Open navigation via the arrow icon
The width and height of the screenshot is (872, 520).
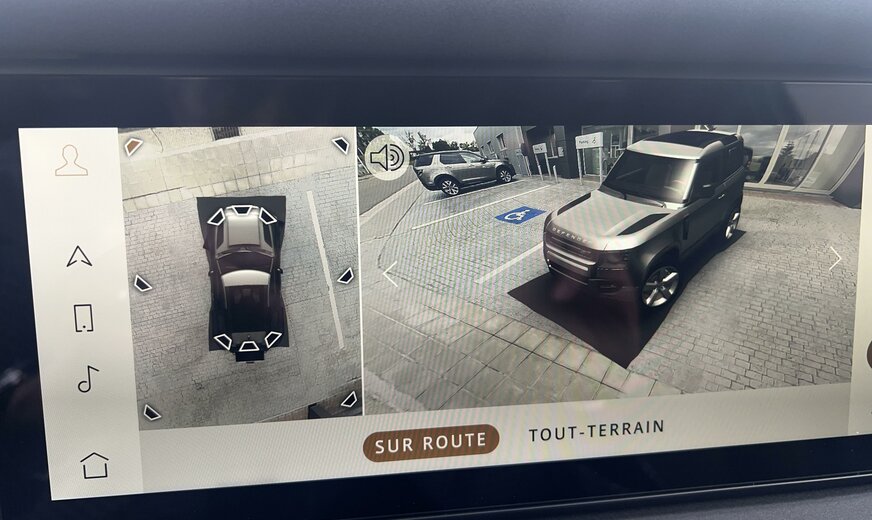pyautogui.click(x=79, y=257)
